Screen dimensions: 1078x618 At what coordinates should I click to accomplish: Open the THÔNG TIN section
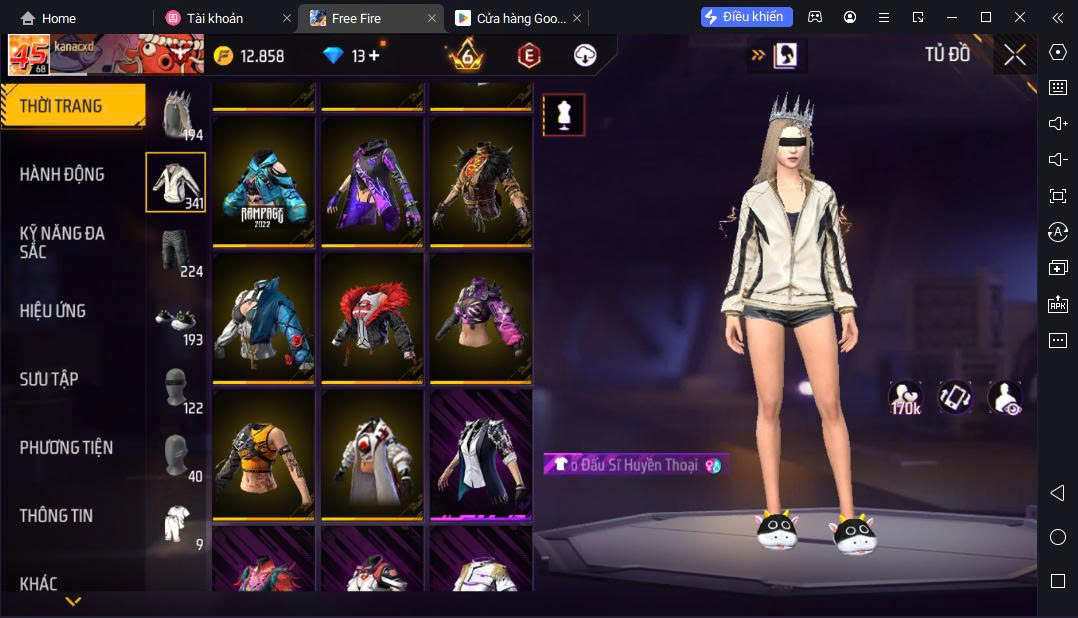[x=56, y=516]
